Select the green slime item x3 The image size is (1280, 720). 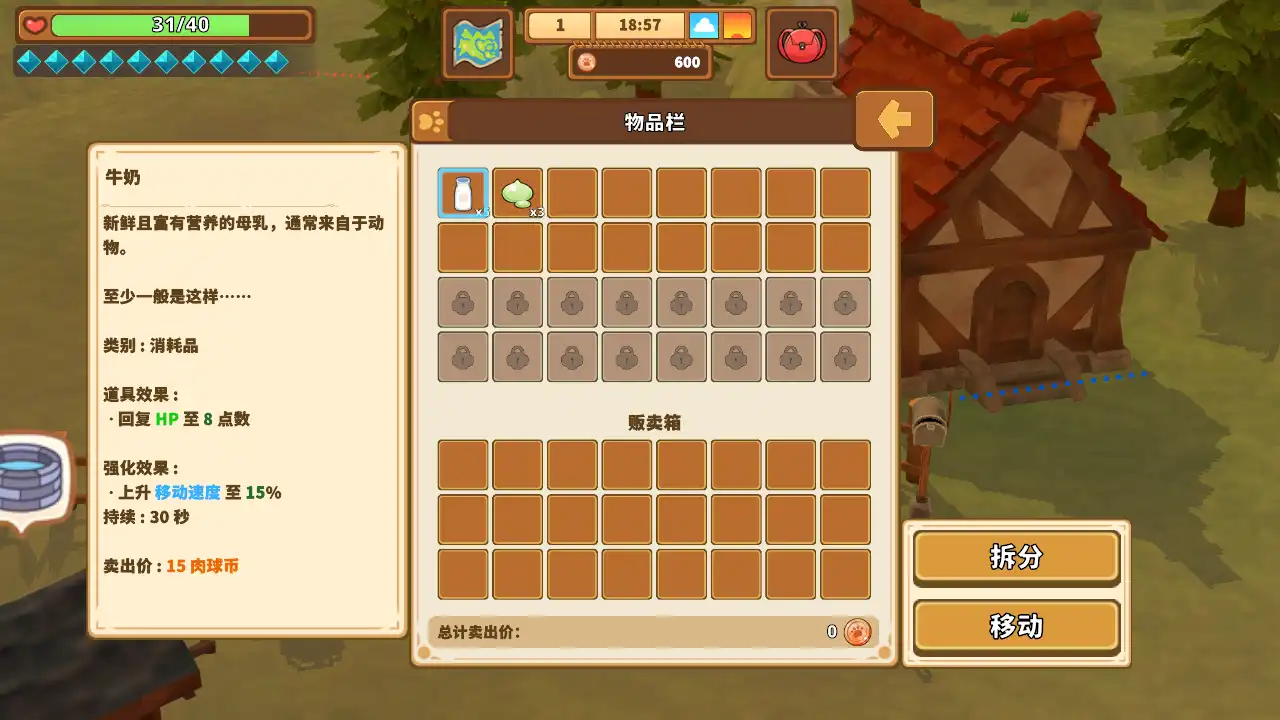(517, 192)
